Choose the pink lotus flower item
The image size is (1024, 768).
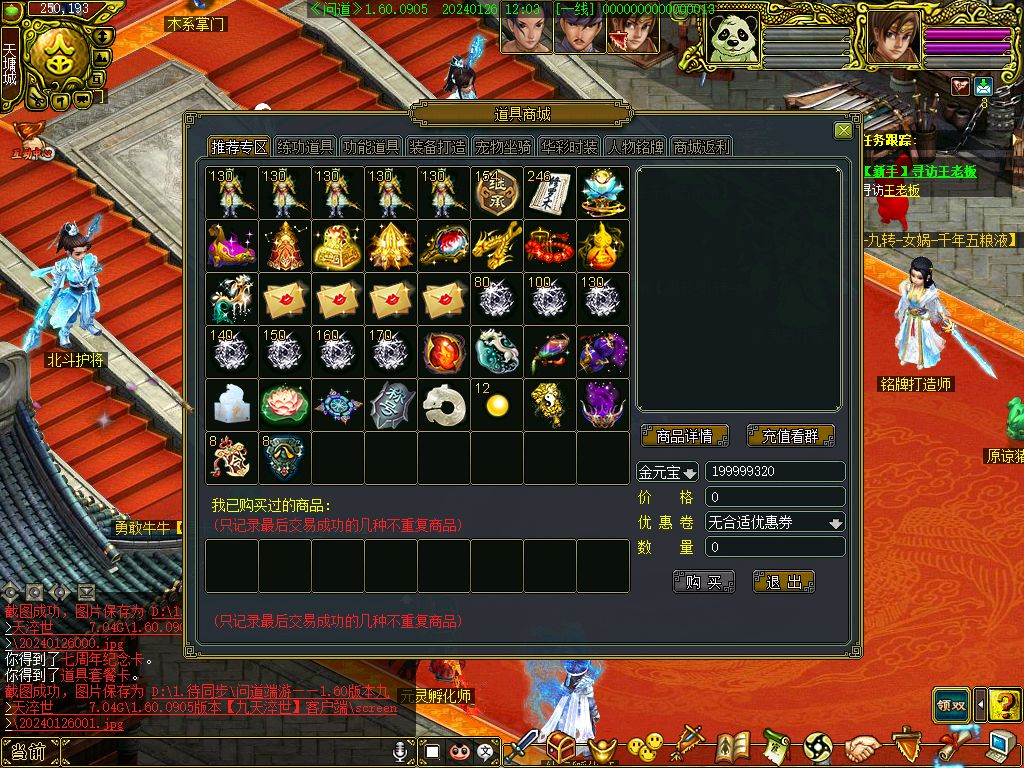(285, 404)
